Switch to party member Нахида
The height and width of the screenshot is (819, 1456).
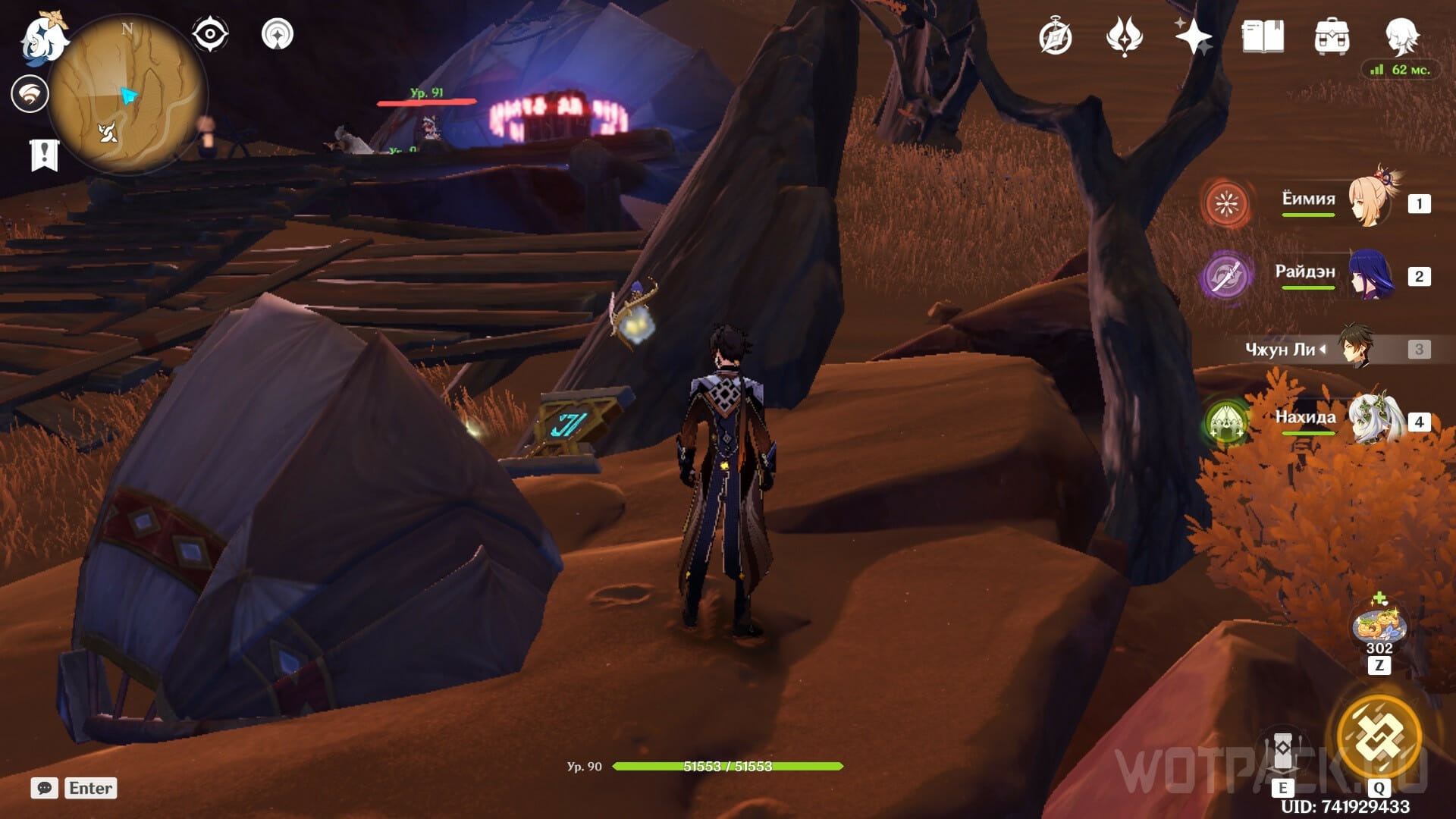pos(1369,419)
